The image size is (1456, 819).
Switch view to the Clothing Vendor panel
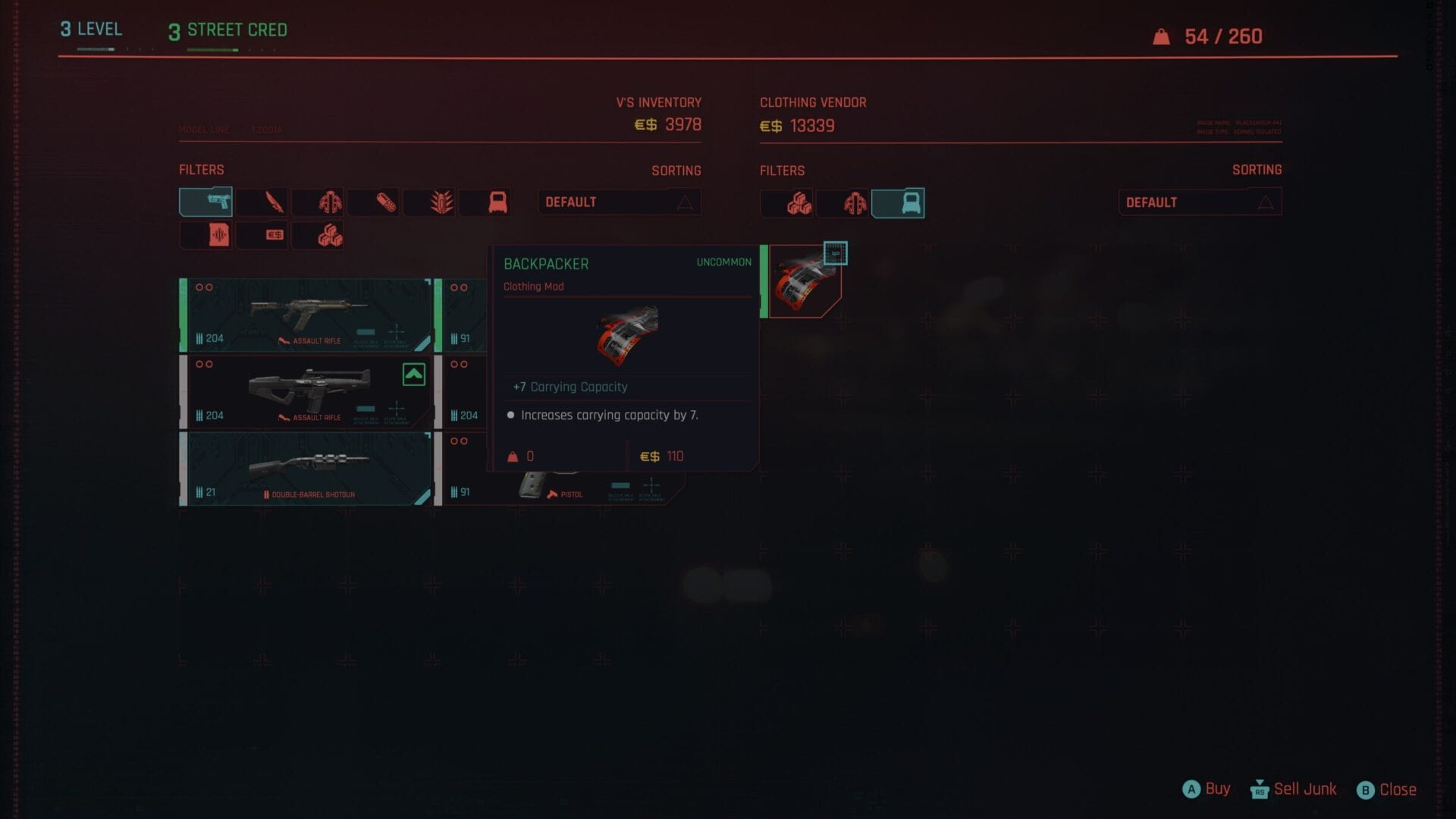point(814,102)
